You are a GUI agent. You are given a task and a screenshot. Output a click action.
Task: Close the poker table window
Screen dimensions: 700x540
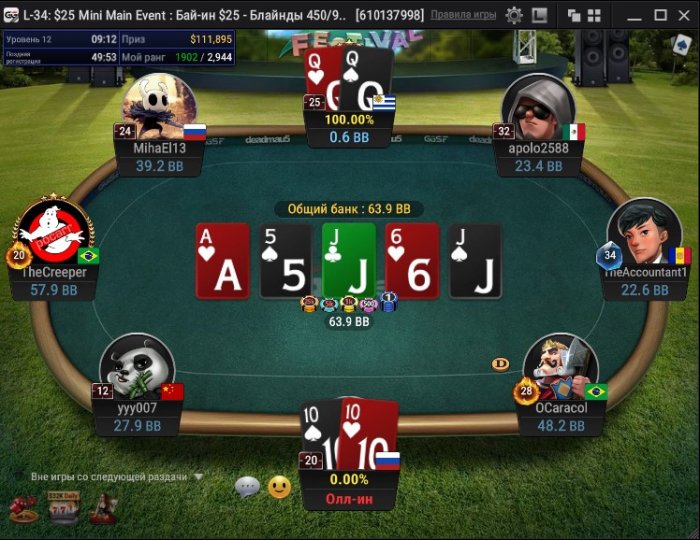[x=684, y=15]
